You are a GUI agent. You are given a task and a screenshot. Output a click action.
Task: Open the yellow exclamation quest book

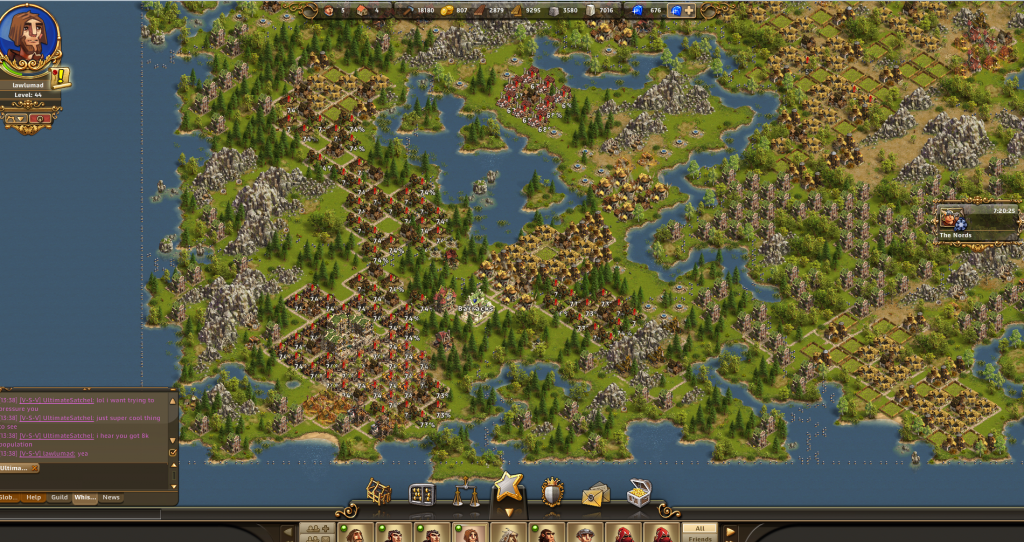(61, 77)
